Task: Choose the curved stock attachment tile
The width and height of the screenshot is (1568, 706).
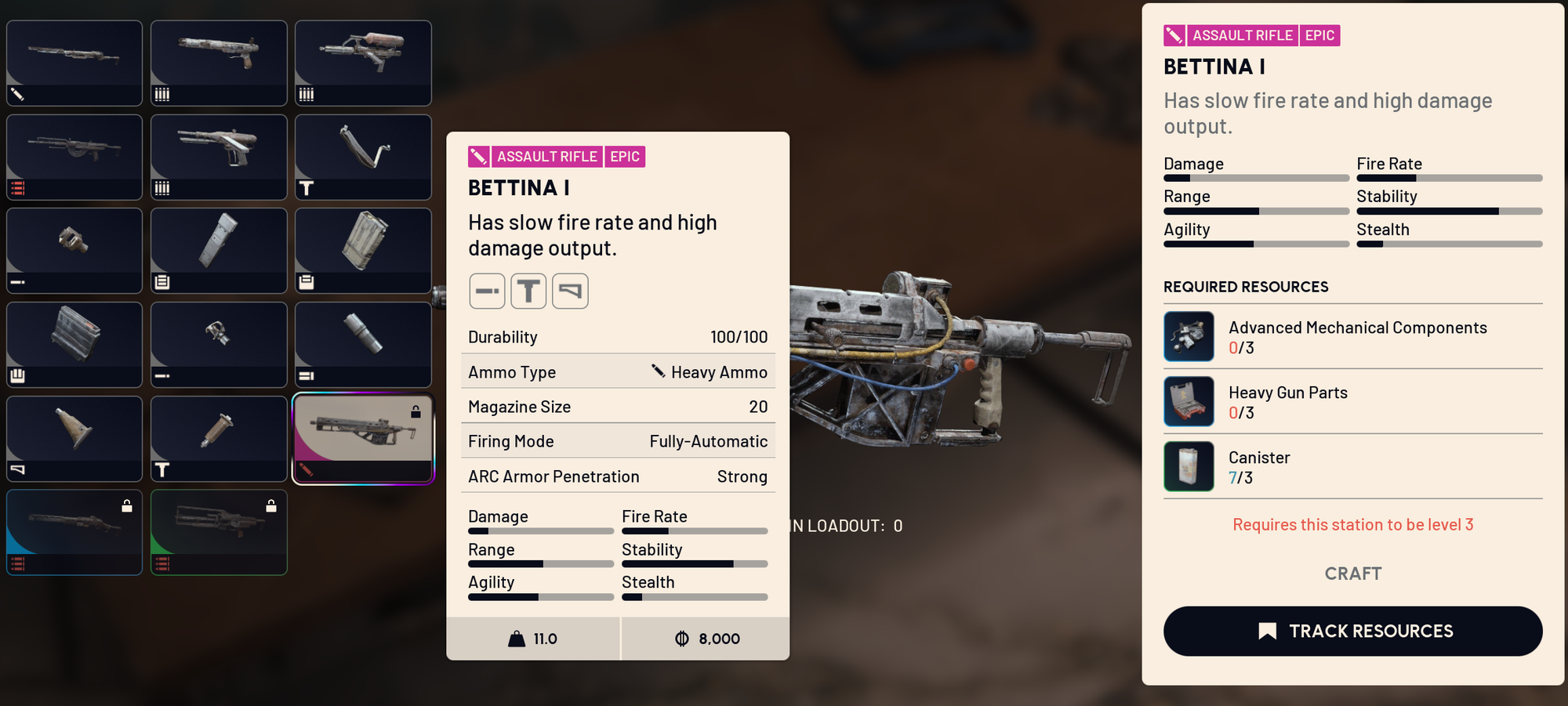Action: pos(363,157)
